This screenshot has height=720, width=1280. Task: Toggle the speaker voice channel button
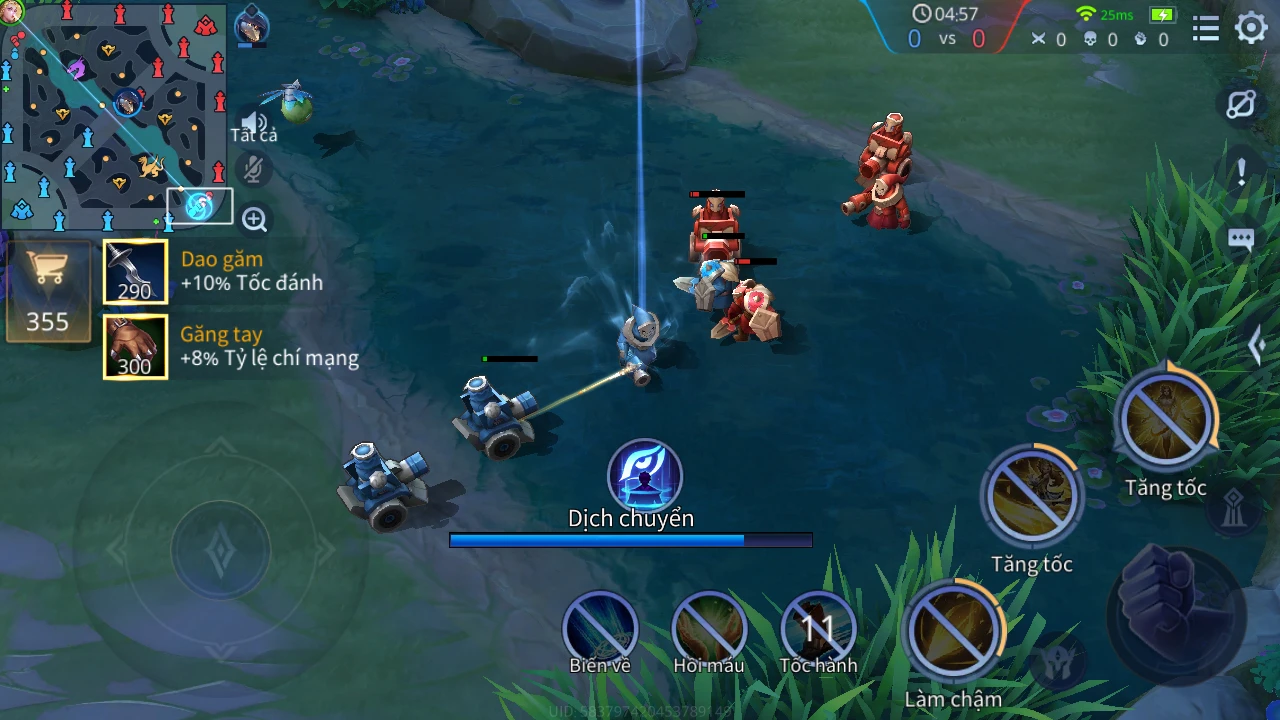[254, 123]
